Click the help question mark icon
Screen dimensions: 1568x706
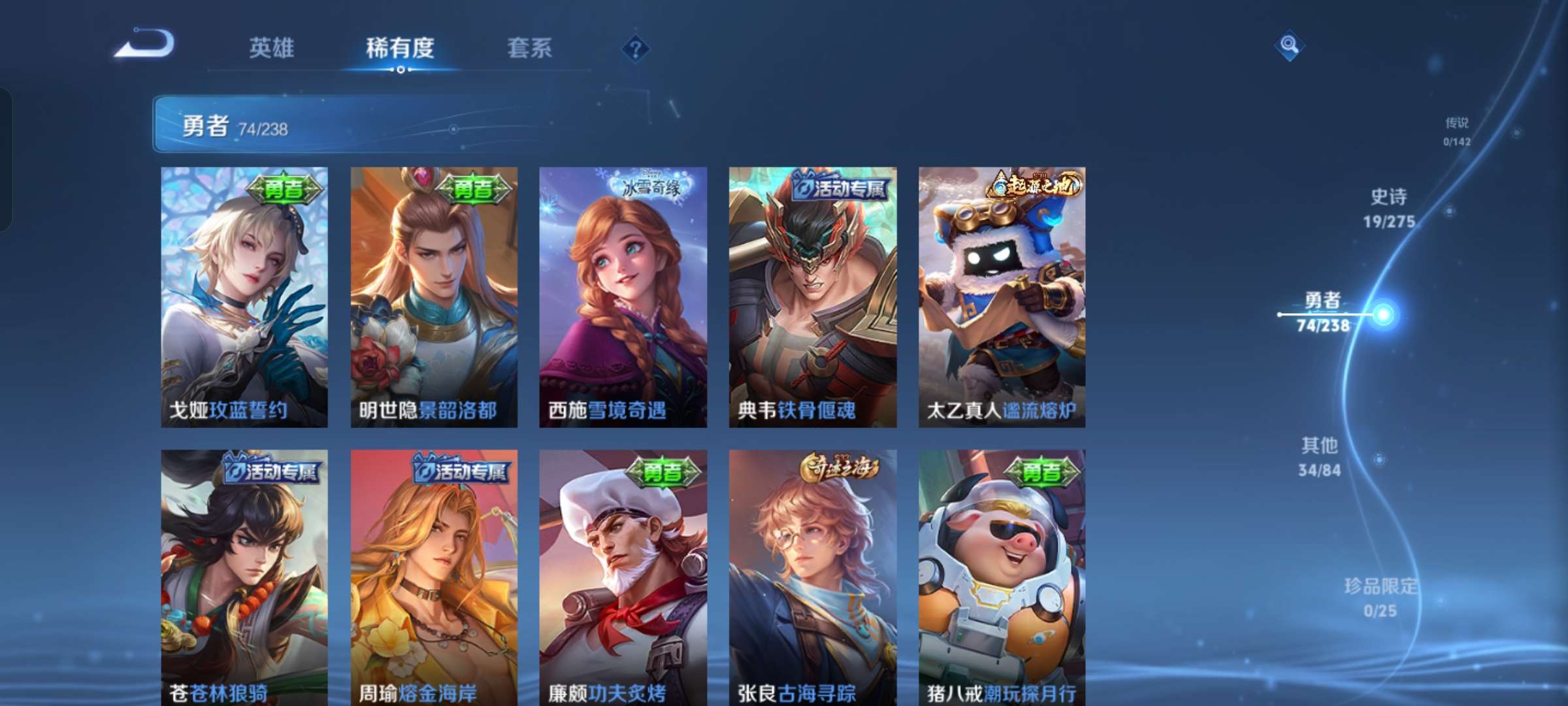pos(637,47)
